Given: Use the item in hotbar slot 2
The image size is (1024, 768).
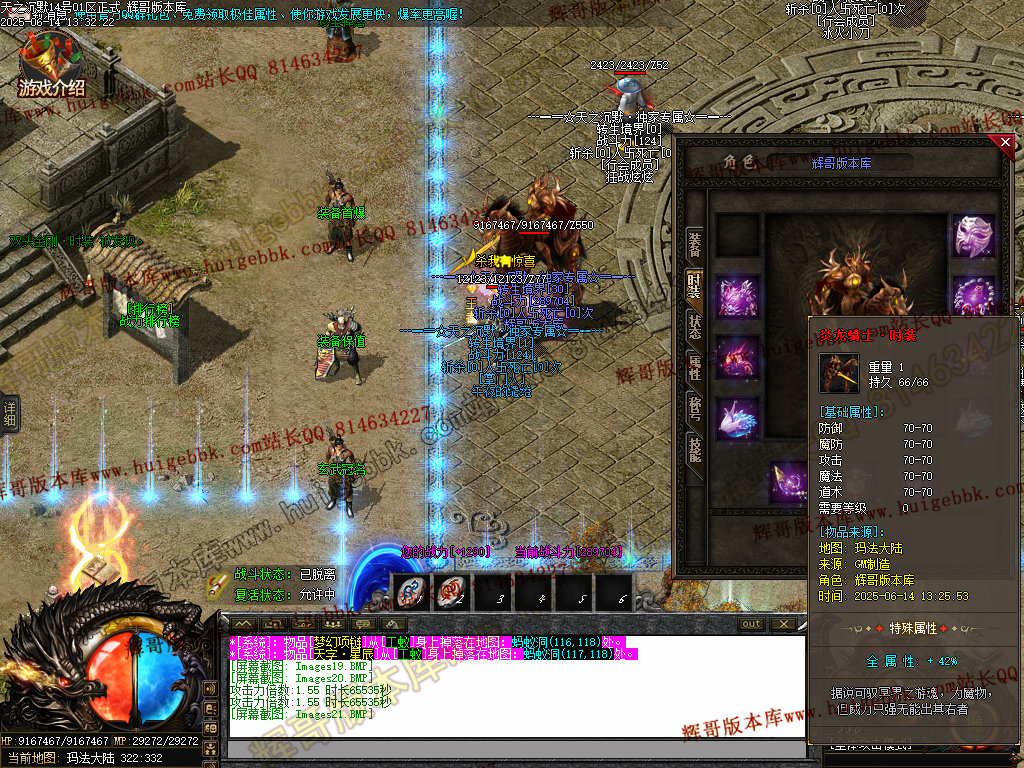Looking at the screenshot, I should 452,592.
